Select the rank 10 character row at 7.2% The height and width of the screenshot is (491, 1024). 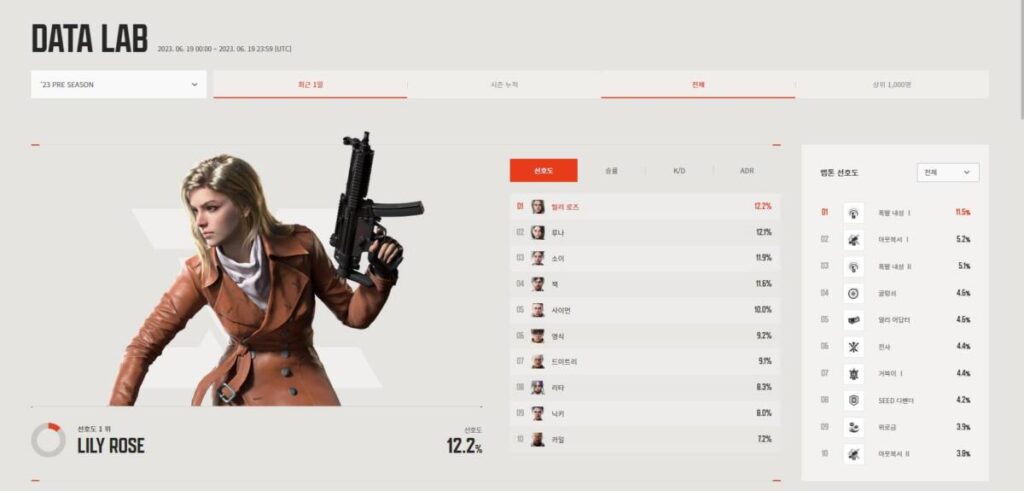click(645, 440)
